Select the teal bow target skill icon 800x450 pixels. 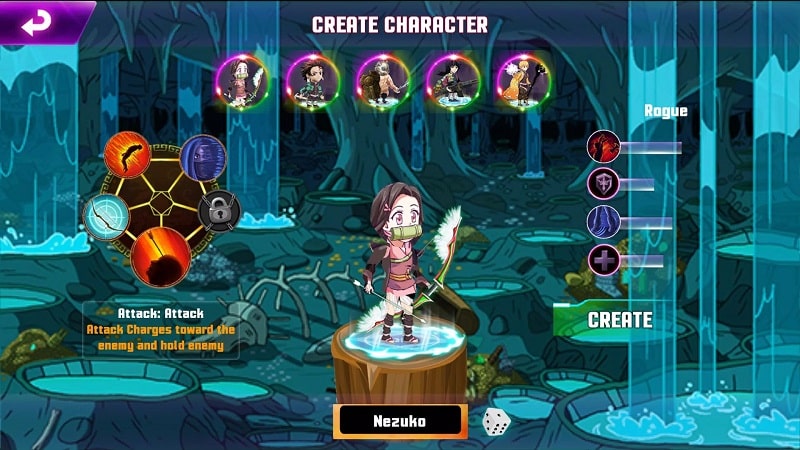pos(107,216)
